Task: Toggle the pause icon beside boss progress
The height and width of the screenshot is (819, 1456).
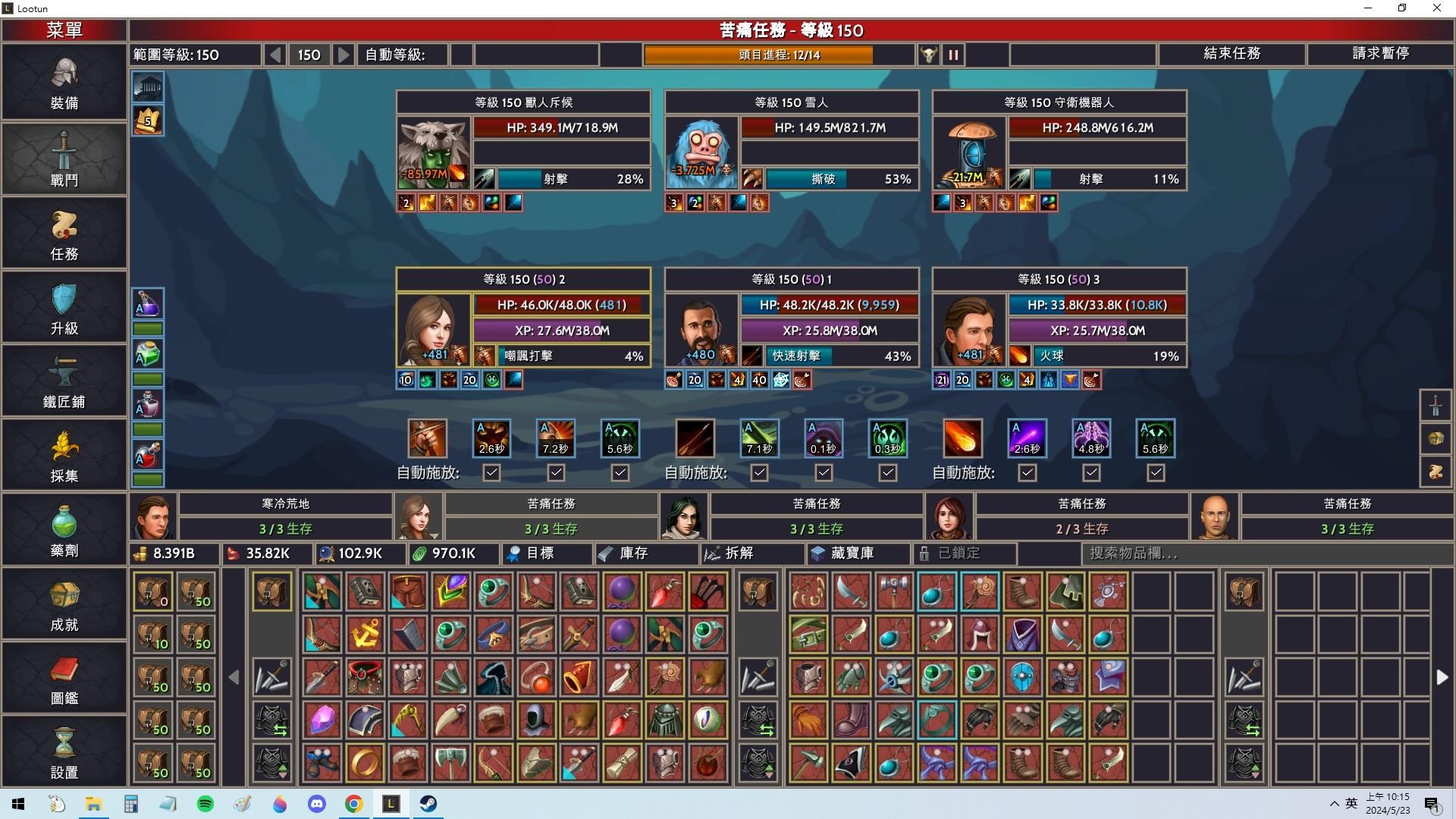Action: coord(953,55)
